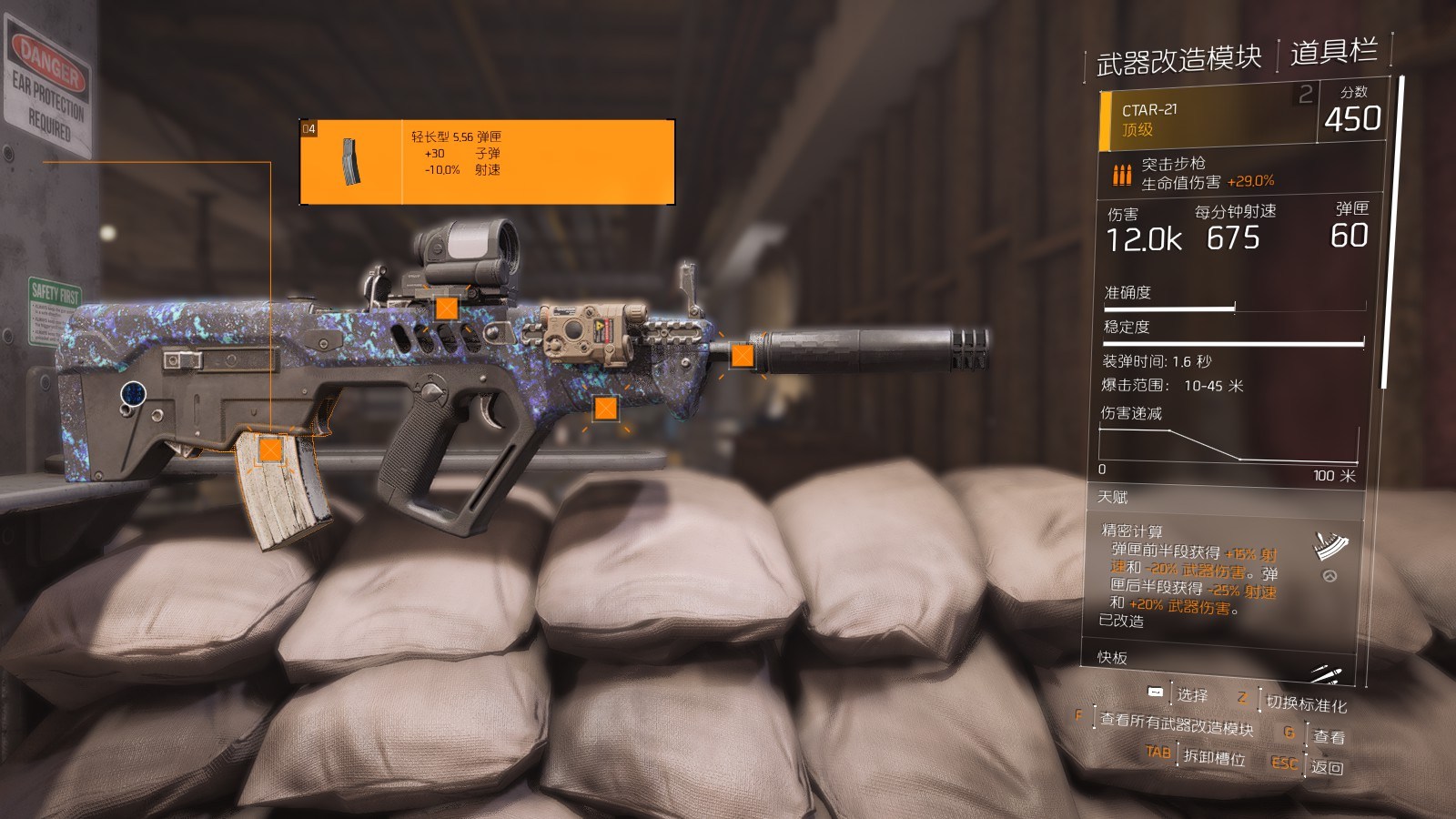Switch to the 道具栏 tab
This screenshot has width=1456, height=819.
tap(1333, 52)
